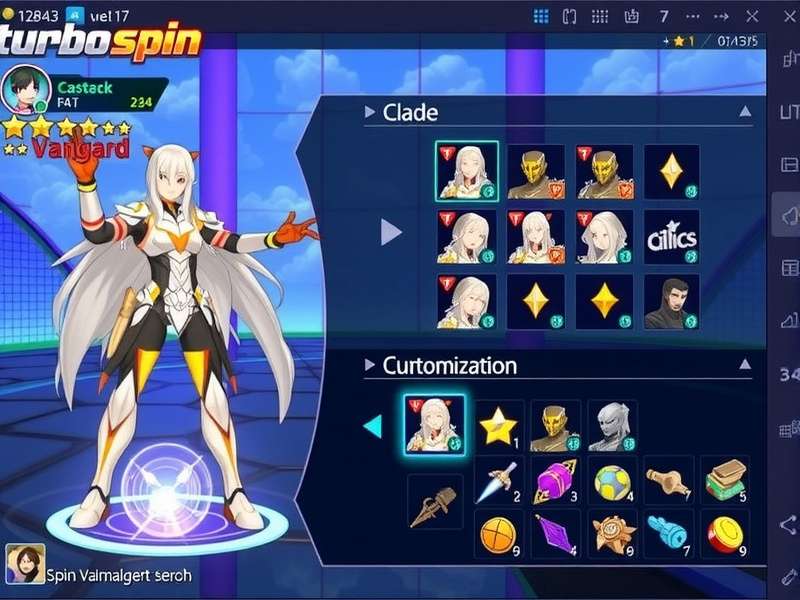Select the green treasure chest item

click(x=725, y=481)
